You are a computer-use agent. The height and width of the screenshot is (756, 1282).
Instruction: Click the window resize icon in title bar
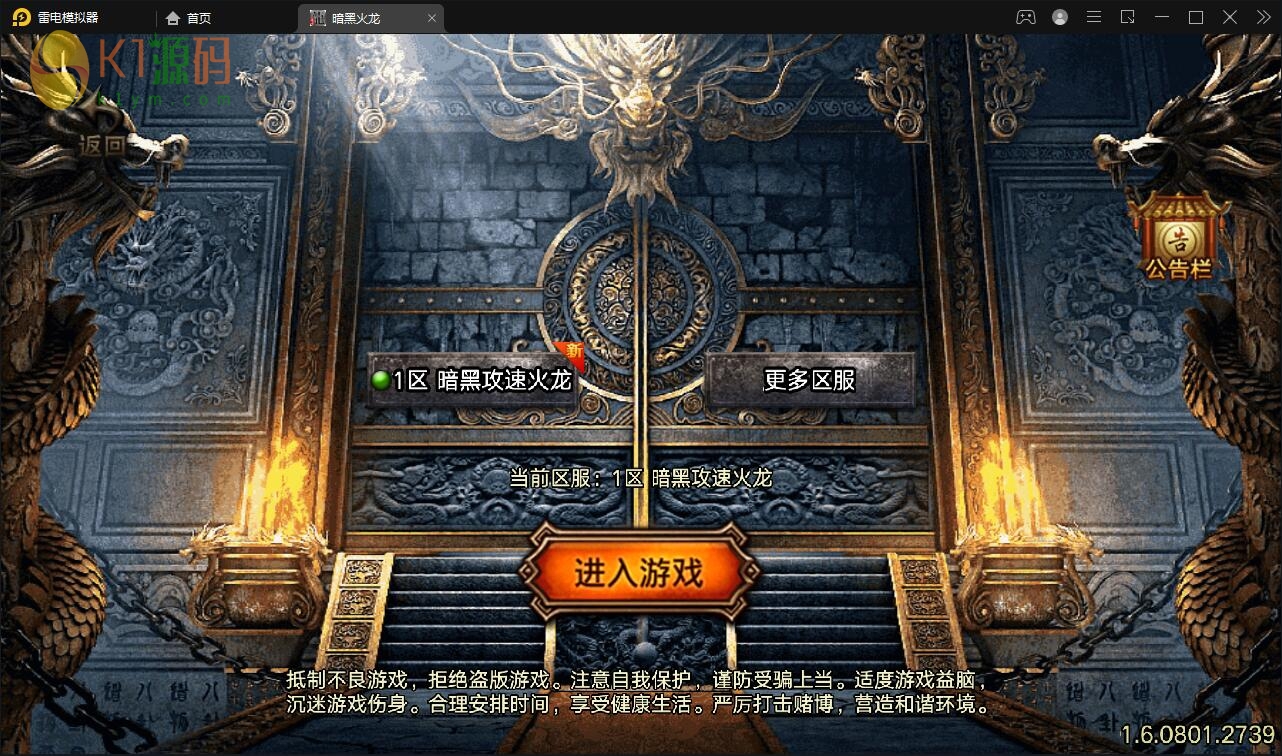click(x=1125, y=16)
